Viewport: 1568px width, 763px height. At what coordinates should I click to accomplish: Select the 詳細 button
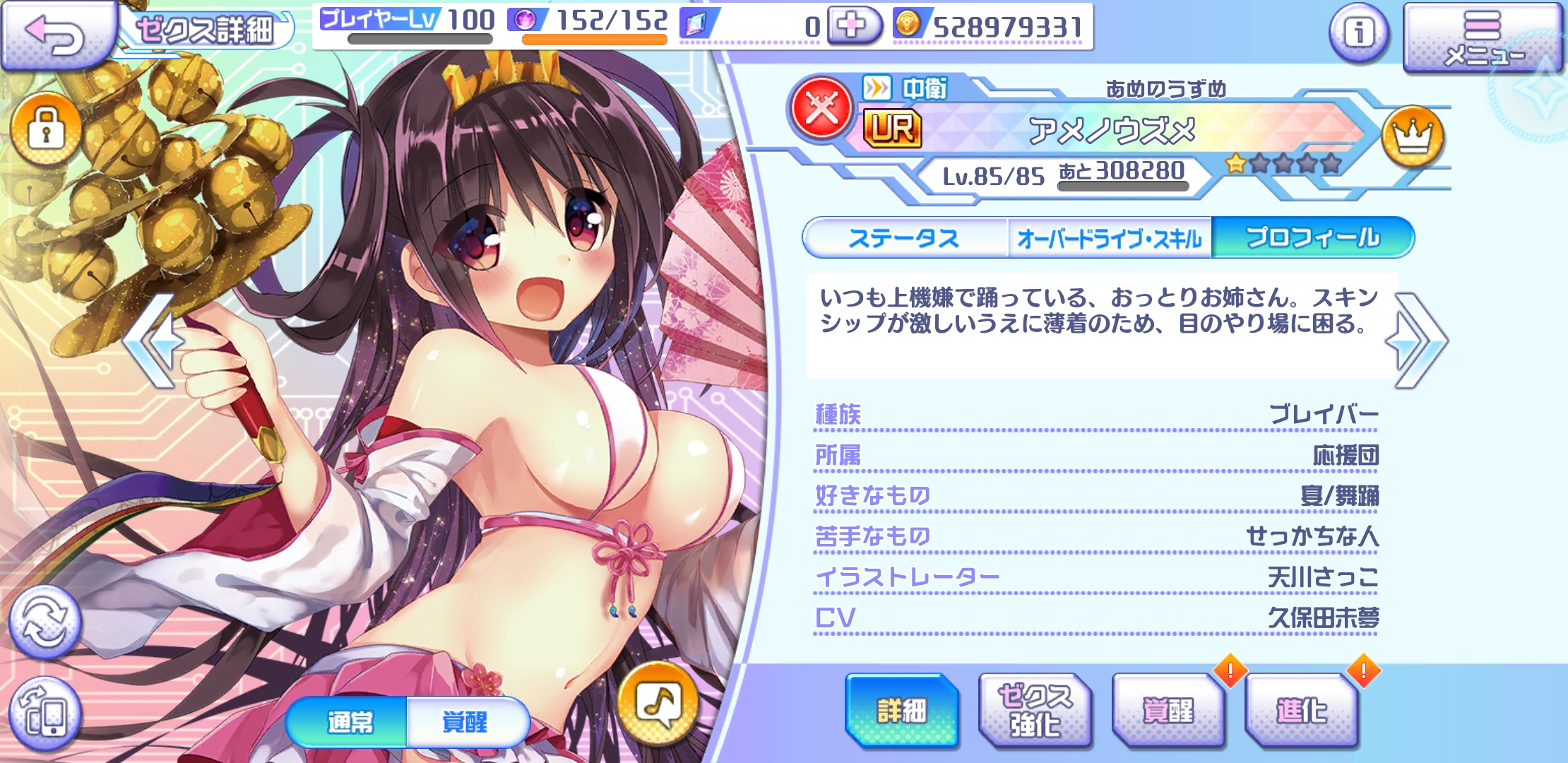pyautogui.click(x=901, y=711)
